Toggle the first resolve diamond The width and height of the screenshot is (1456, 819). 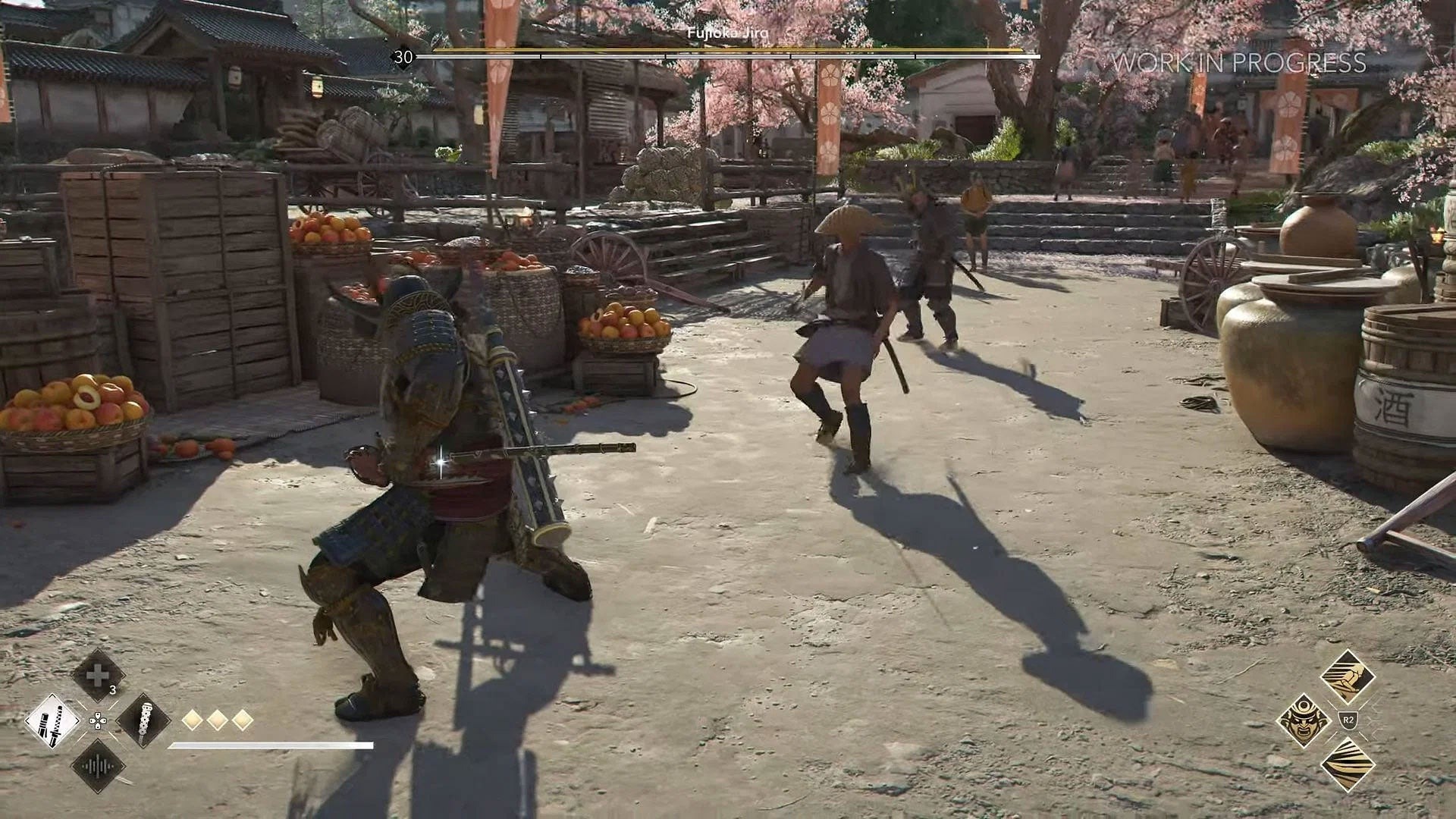coord(192,719)
